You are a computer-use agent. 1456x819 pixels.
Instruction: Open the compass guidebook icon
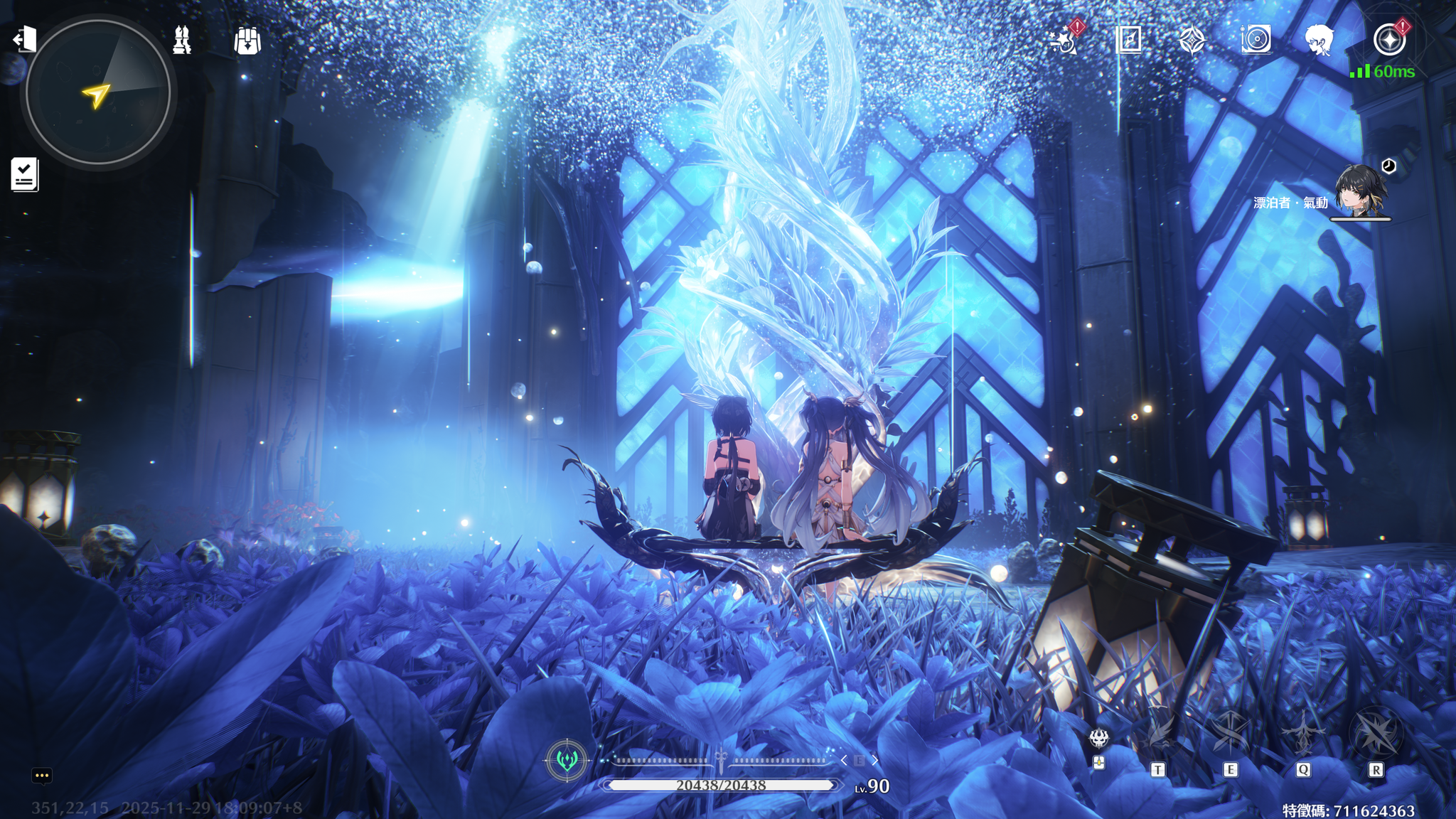click(1128, 41)
